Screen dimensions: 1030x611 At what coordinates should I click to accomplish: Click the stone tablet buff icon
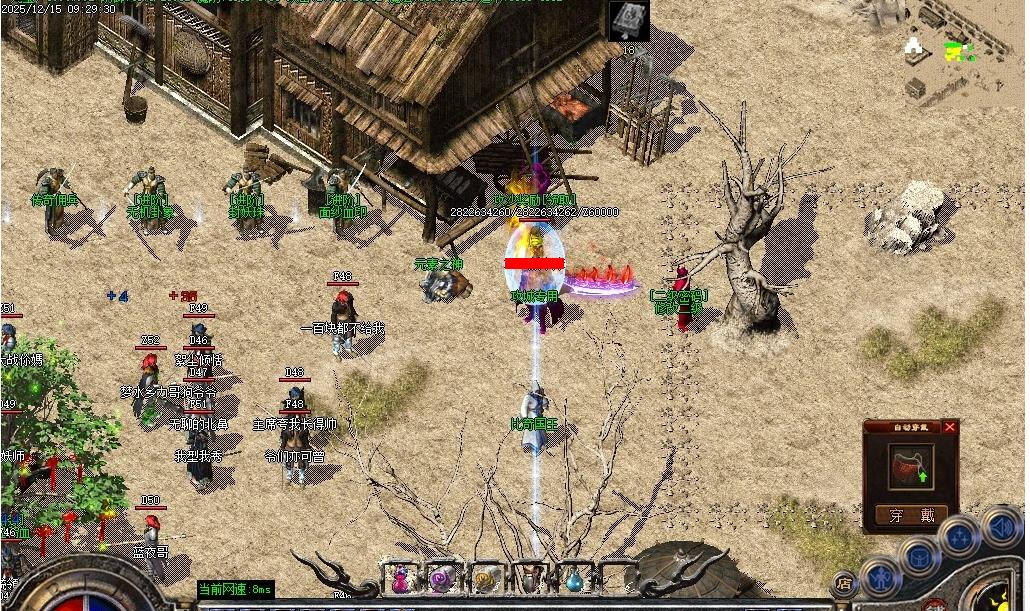pyautogui.click(x=629, y=21)
